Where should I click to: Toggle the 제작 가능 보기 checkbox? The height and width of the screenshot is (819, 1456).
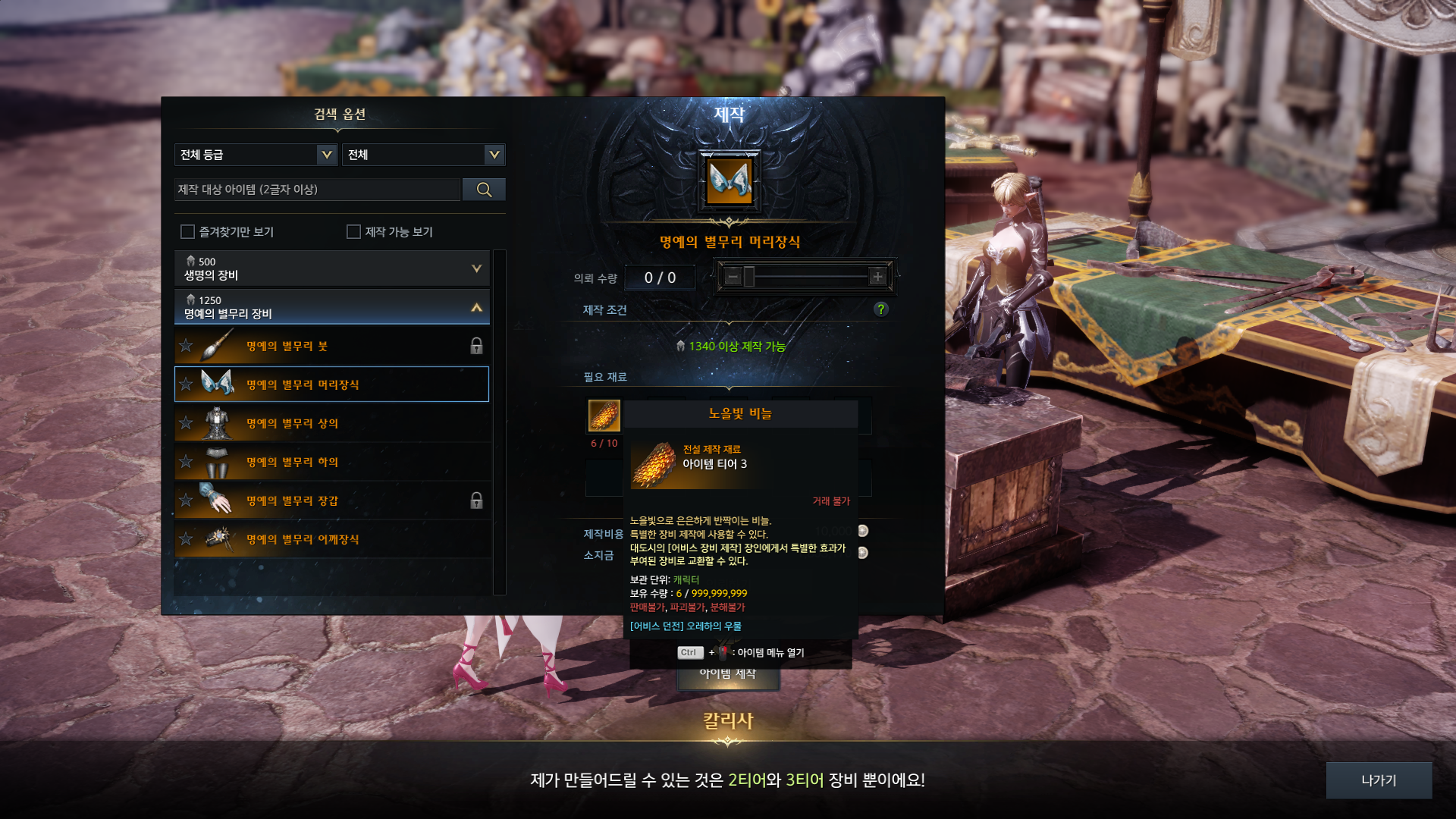click(x=353, y=231)
